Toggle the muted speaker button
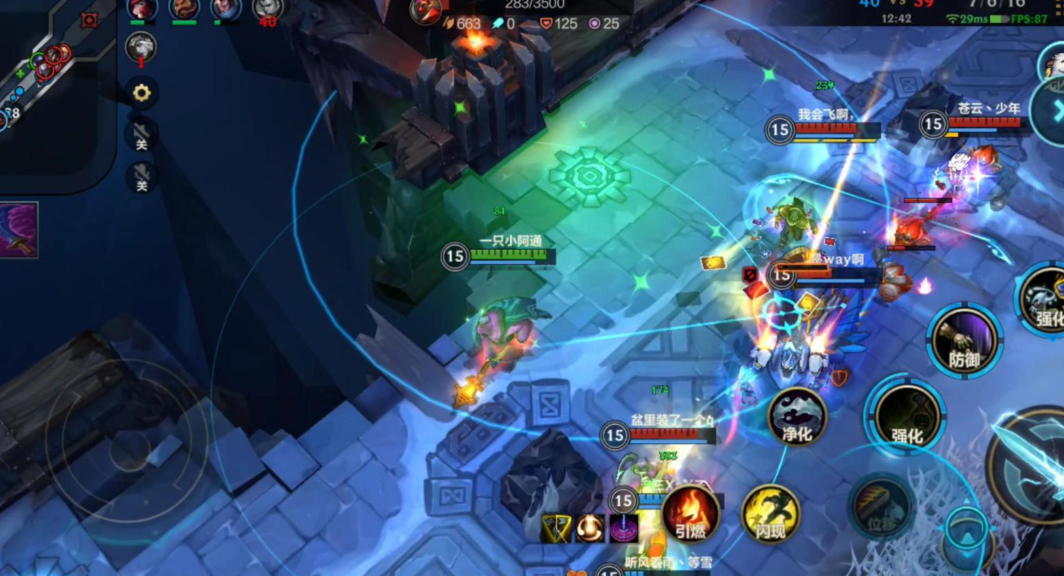Viewport: 1064px width, 576px height. click(141, 135)
